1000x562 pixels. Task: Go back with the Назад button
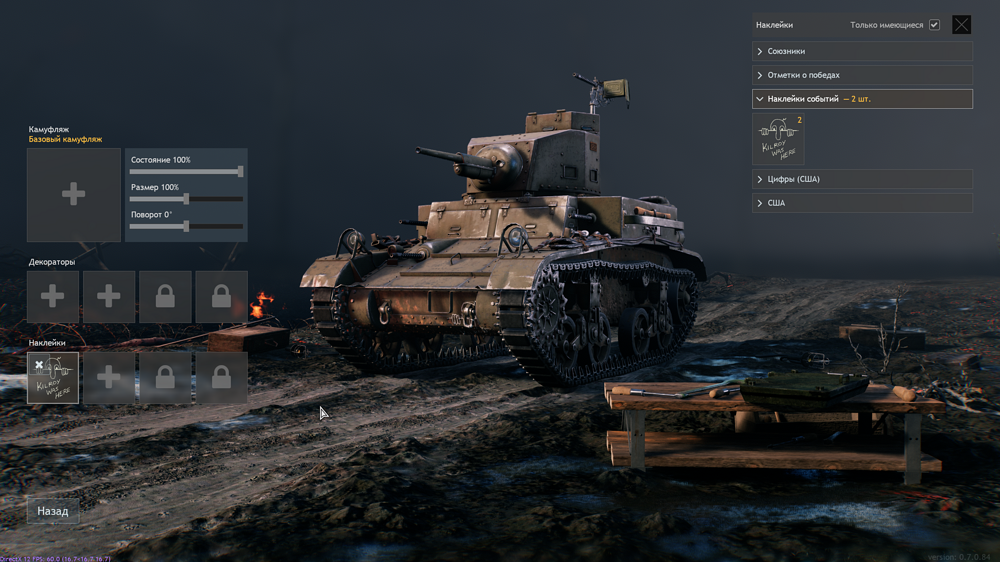(53, 511)
